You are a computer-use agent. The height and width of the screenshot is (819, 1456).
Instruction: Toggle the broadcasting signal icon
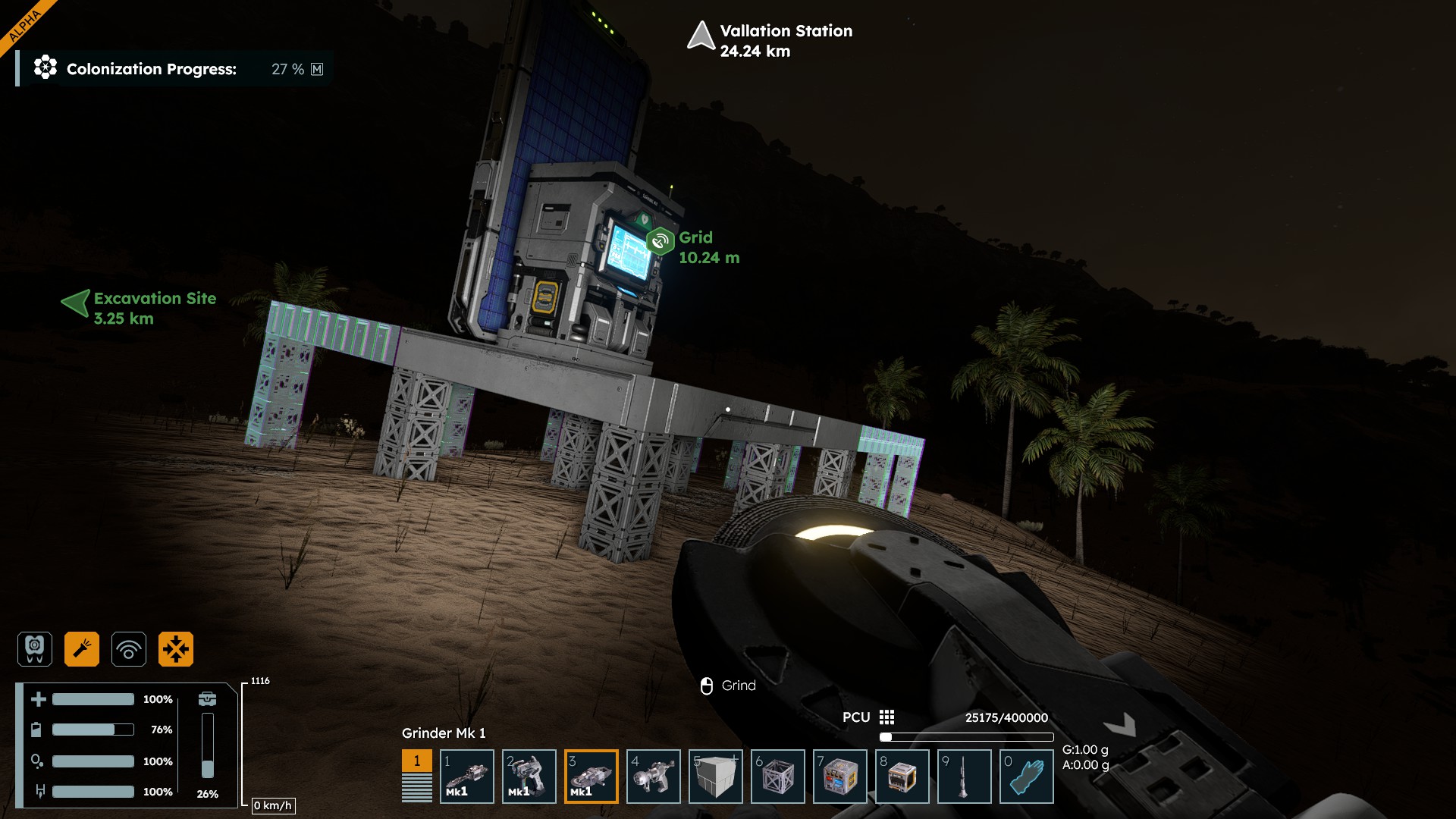click(x=129, y=649)
